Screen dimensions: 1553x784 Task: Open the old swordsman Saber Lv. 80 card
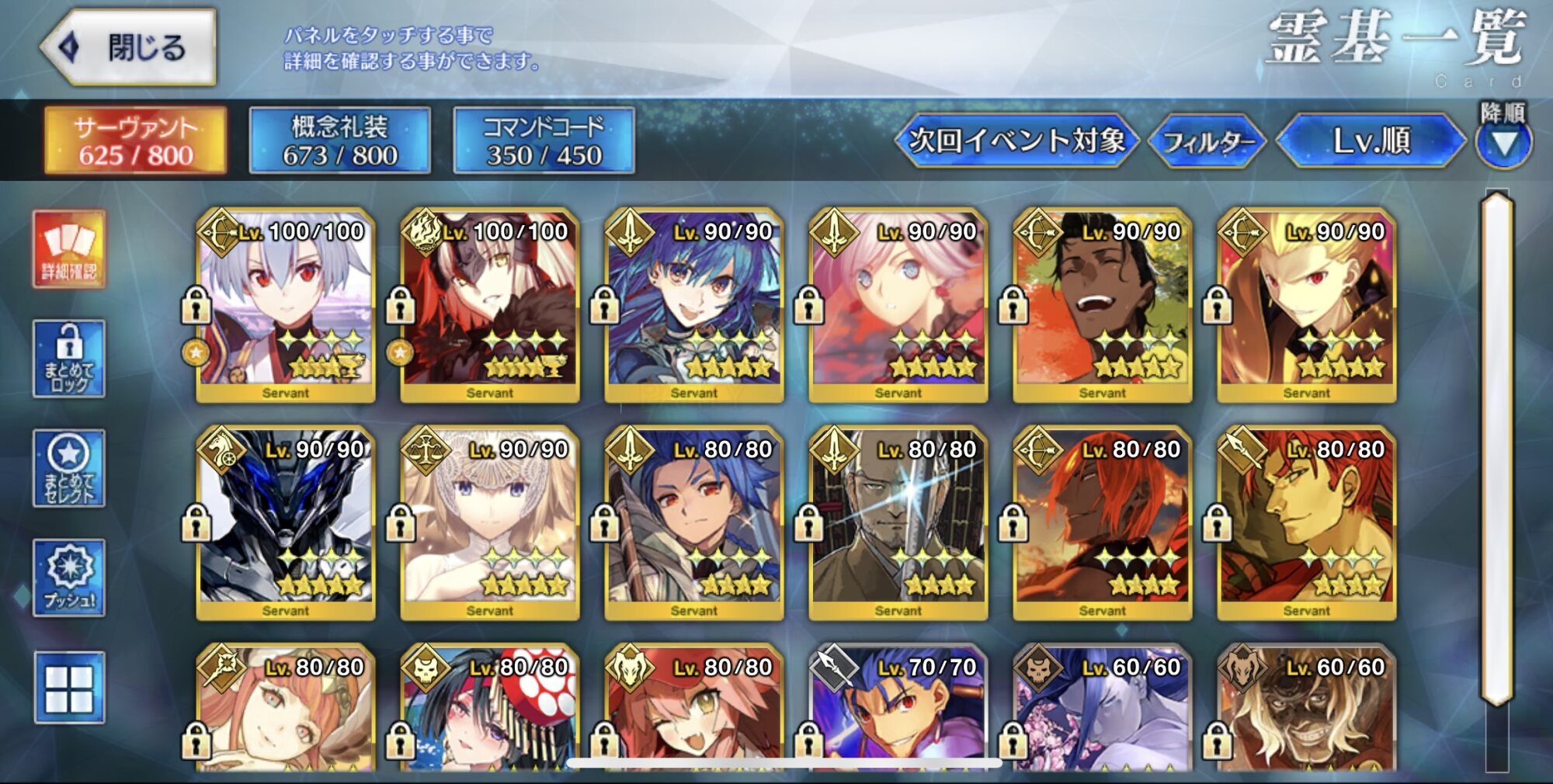898,523
